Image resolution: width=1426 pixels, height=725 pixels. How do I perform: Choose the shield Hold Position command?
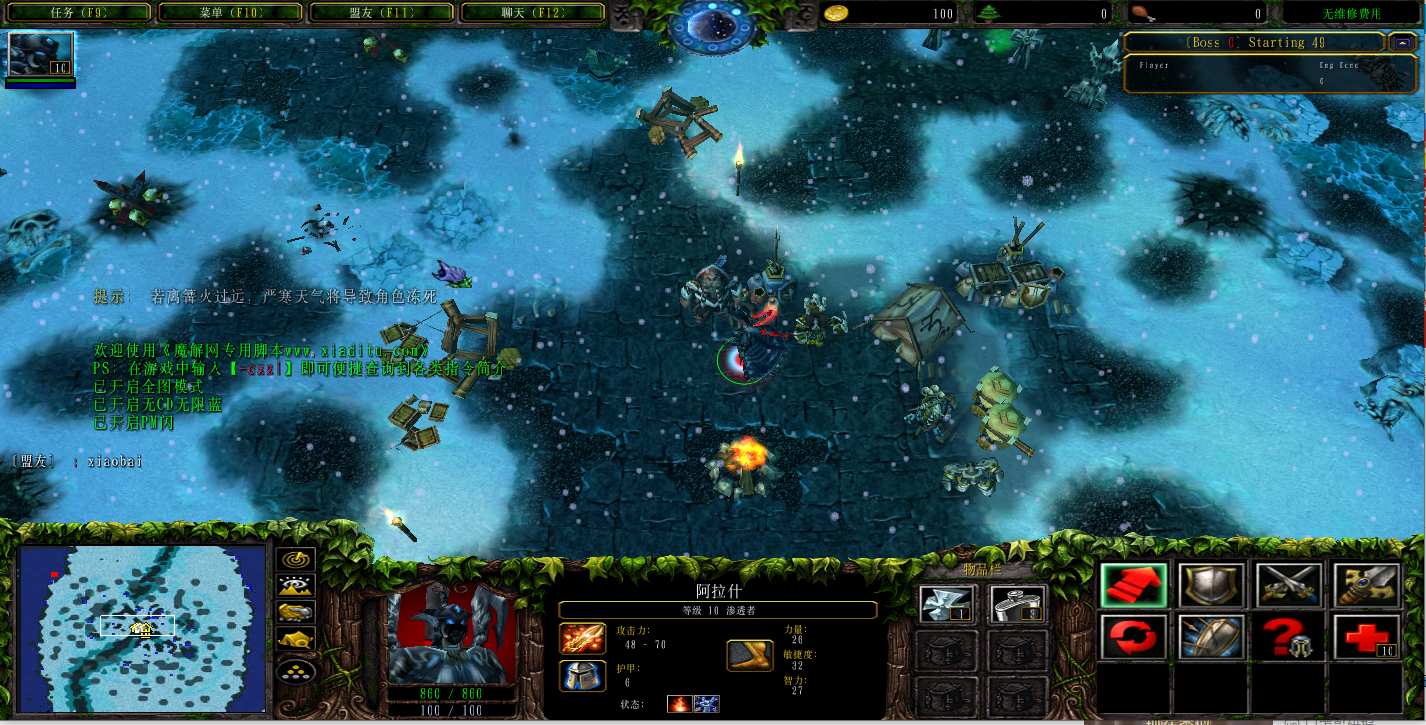(1211, 585)
